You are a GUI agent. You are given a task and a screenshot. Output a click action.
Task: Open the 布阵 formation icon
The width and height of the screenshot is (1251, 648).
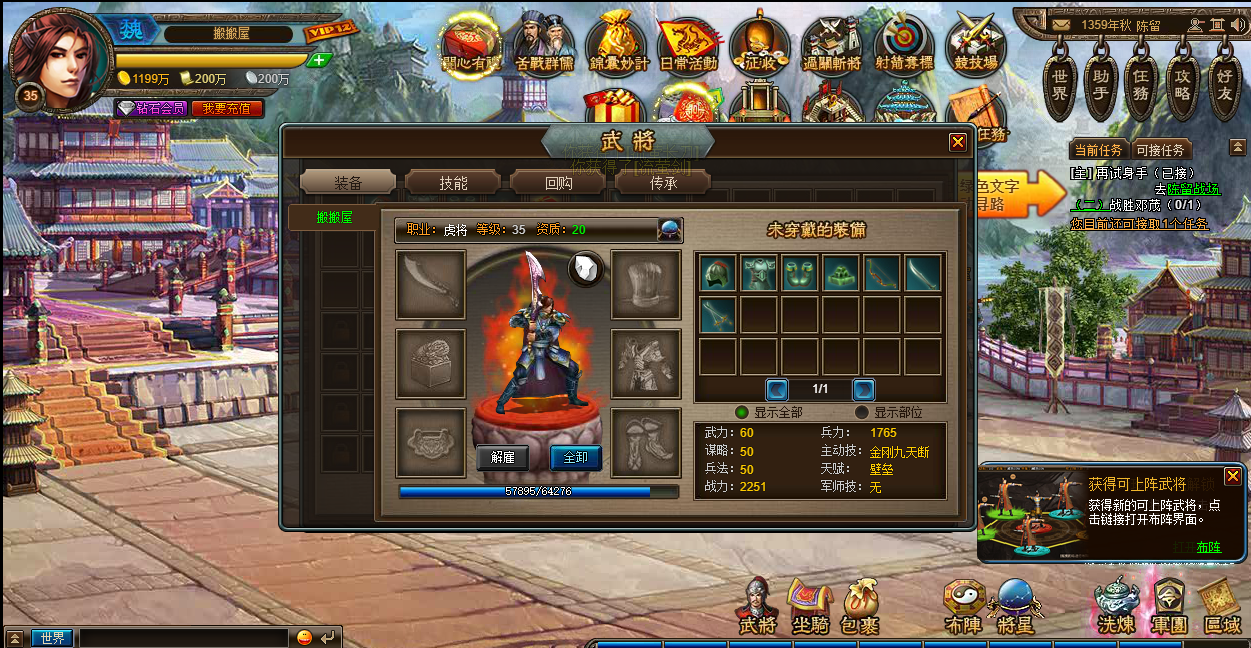click(964, 605)
